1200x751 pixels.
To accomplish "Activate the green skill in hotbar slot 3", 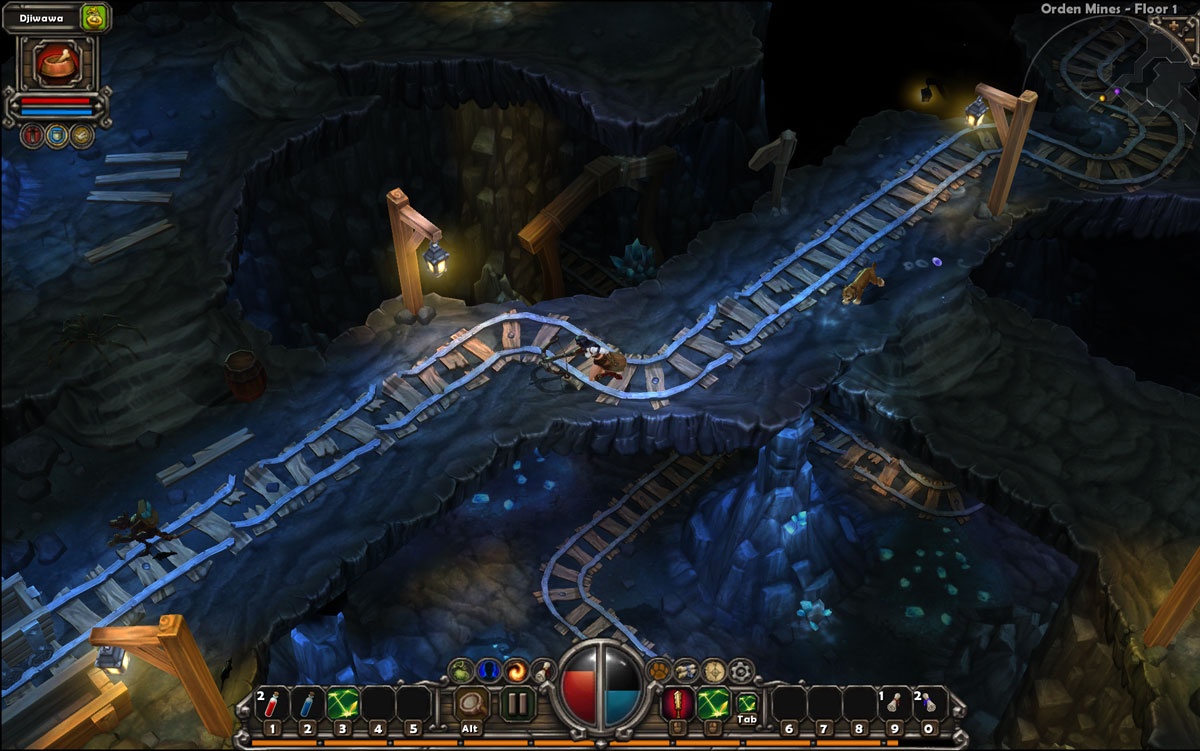I will (342, 704).
